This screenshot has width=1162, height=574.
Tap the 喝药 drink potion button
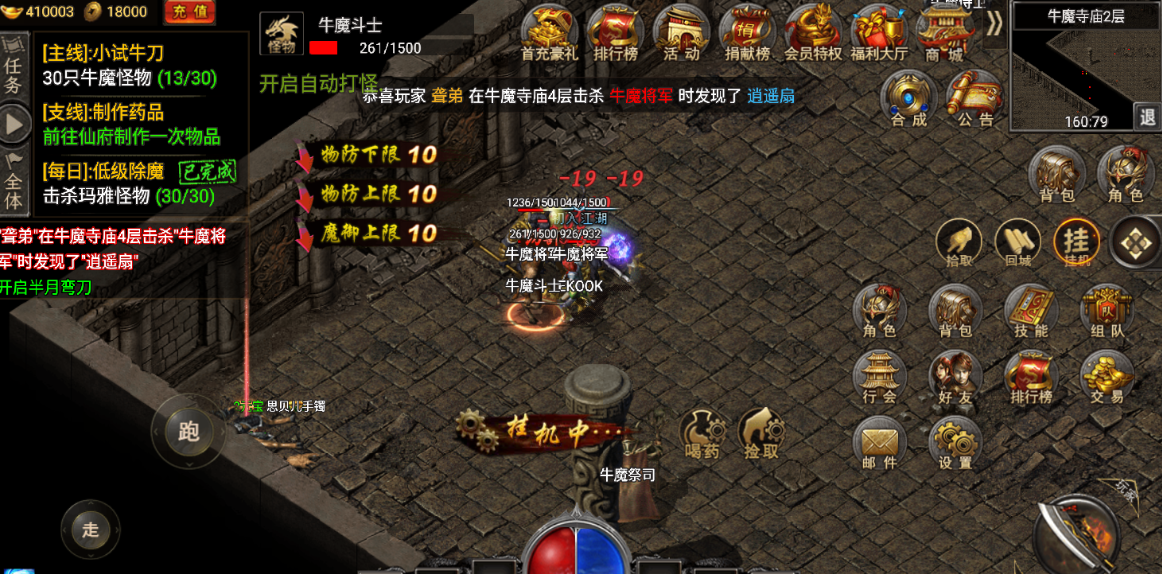703,432
